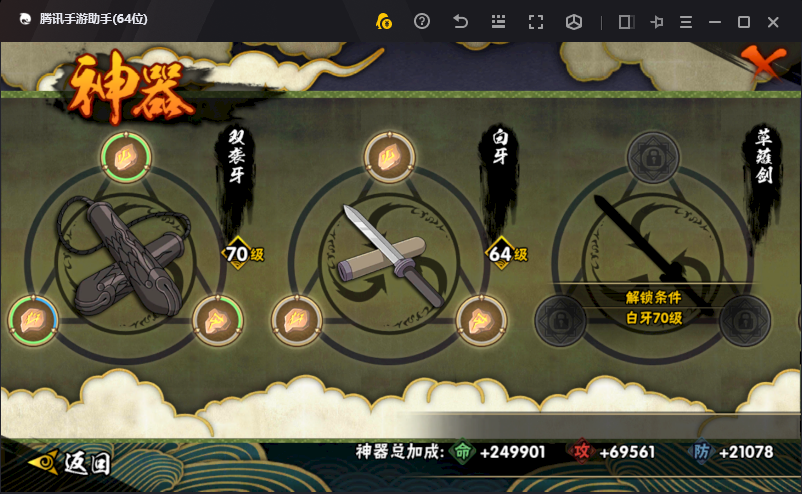Viewport: 802px width, 494px height.
Task: Open the rune stone above 双袭牙
Action: pos(126,157)
